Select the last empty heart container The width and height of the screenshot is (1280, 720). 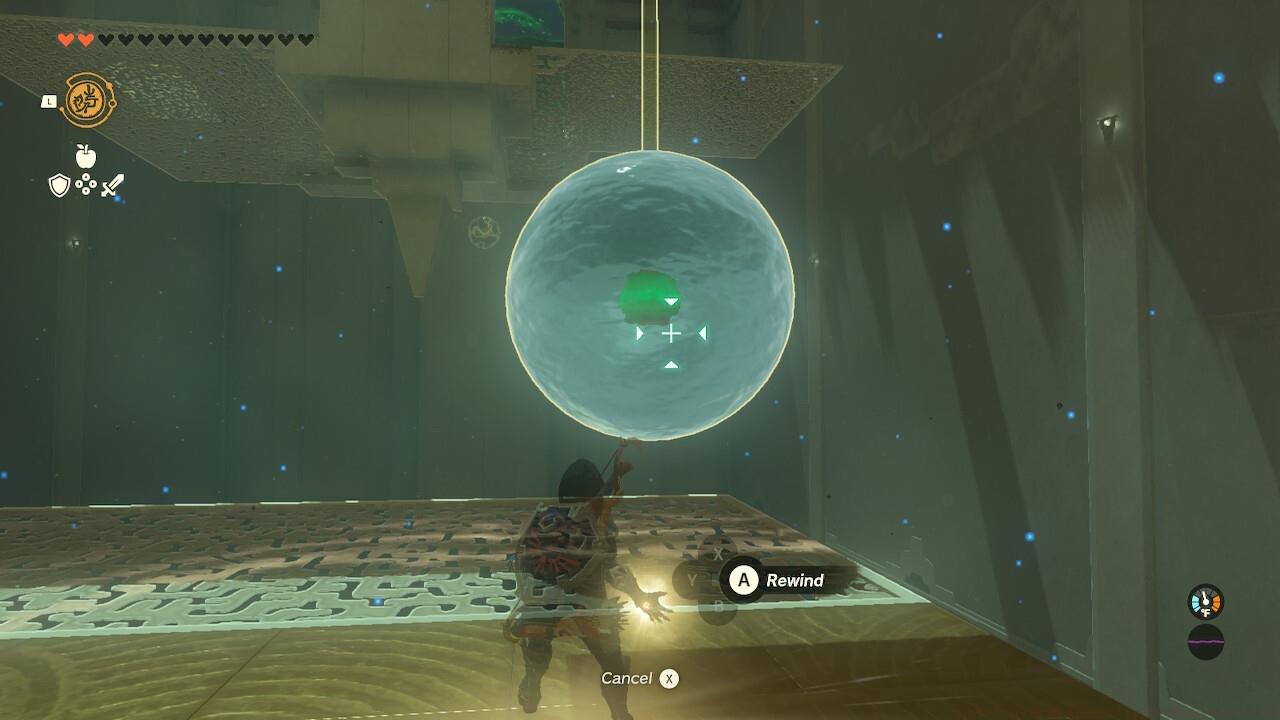point(307,37)
